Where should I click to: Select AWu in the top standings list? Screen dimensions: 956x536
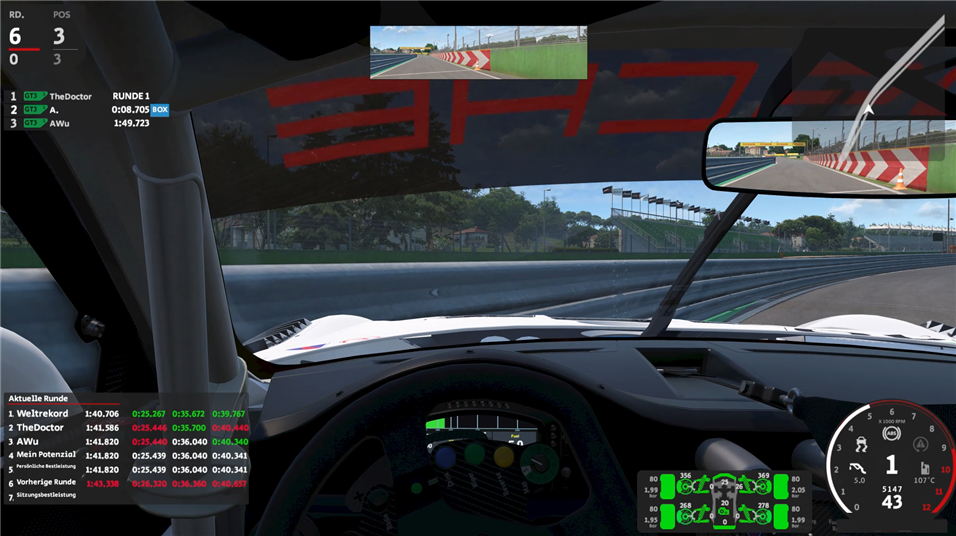58,124
